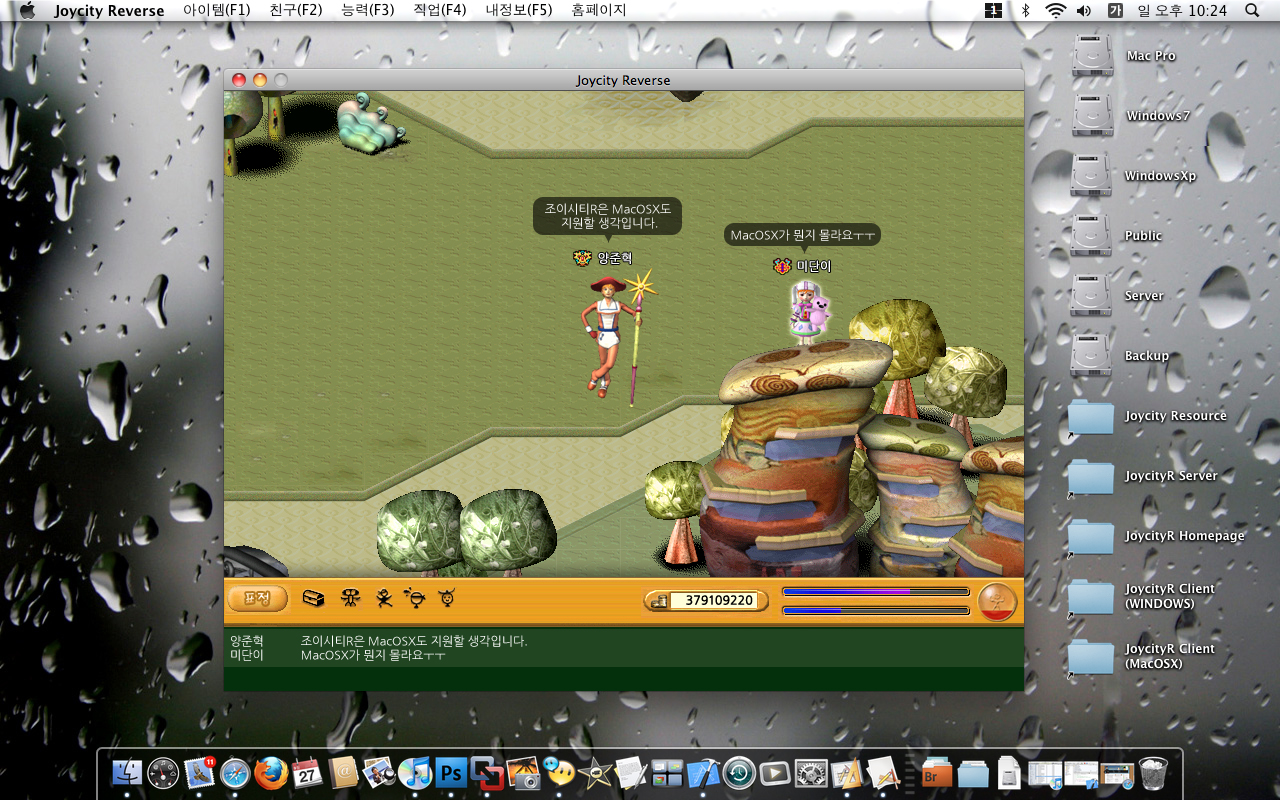Screen dimensions: 1280x800
Task: Open the 내정보(F5) my info menu
Action: [x=518, y=10]
